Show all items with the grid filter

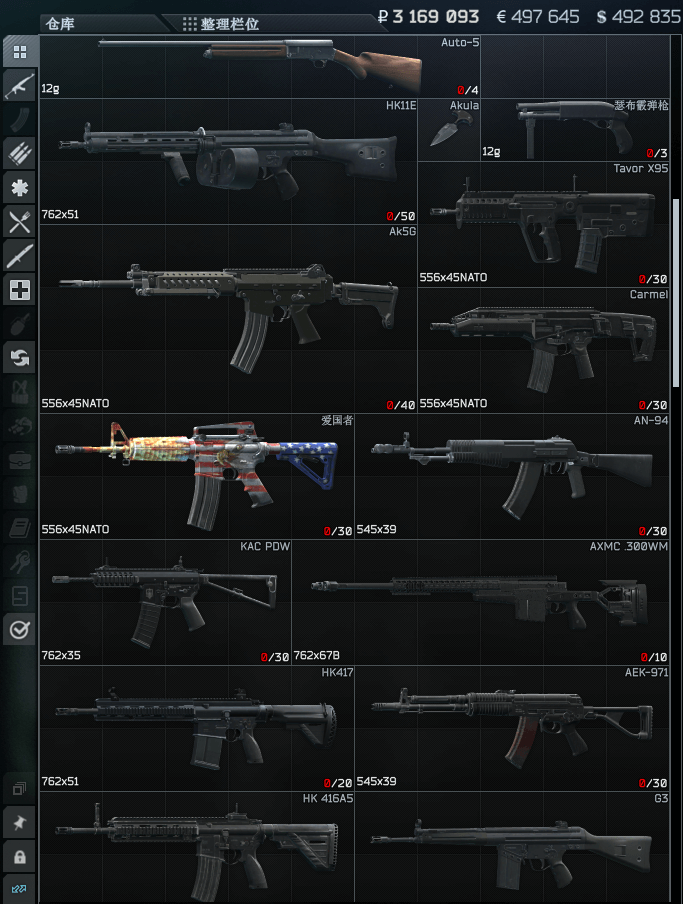click(x=19, y=51)
